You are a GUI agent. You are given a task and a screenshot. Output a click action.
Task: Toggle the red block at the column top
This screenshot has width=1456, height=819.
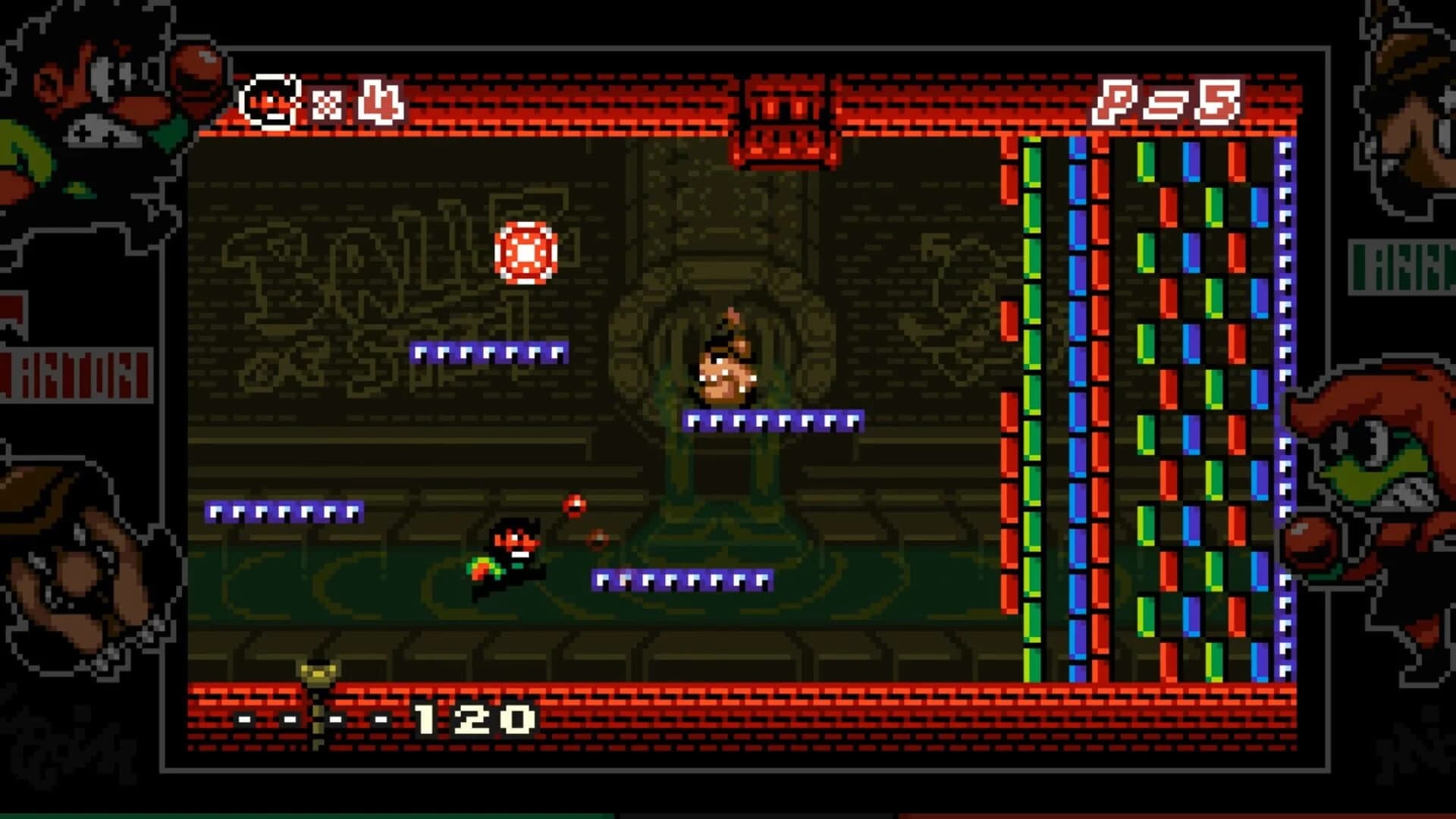[1010, 148]
